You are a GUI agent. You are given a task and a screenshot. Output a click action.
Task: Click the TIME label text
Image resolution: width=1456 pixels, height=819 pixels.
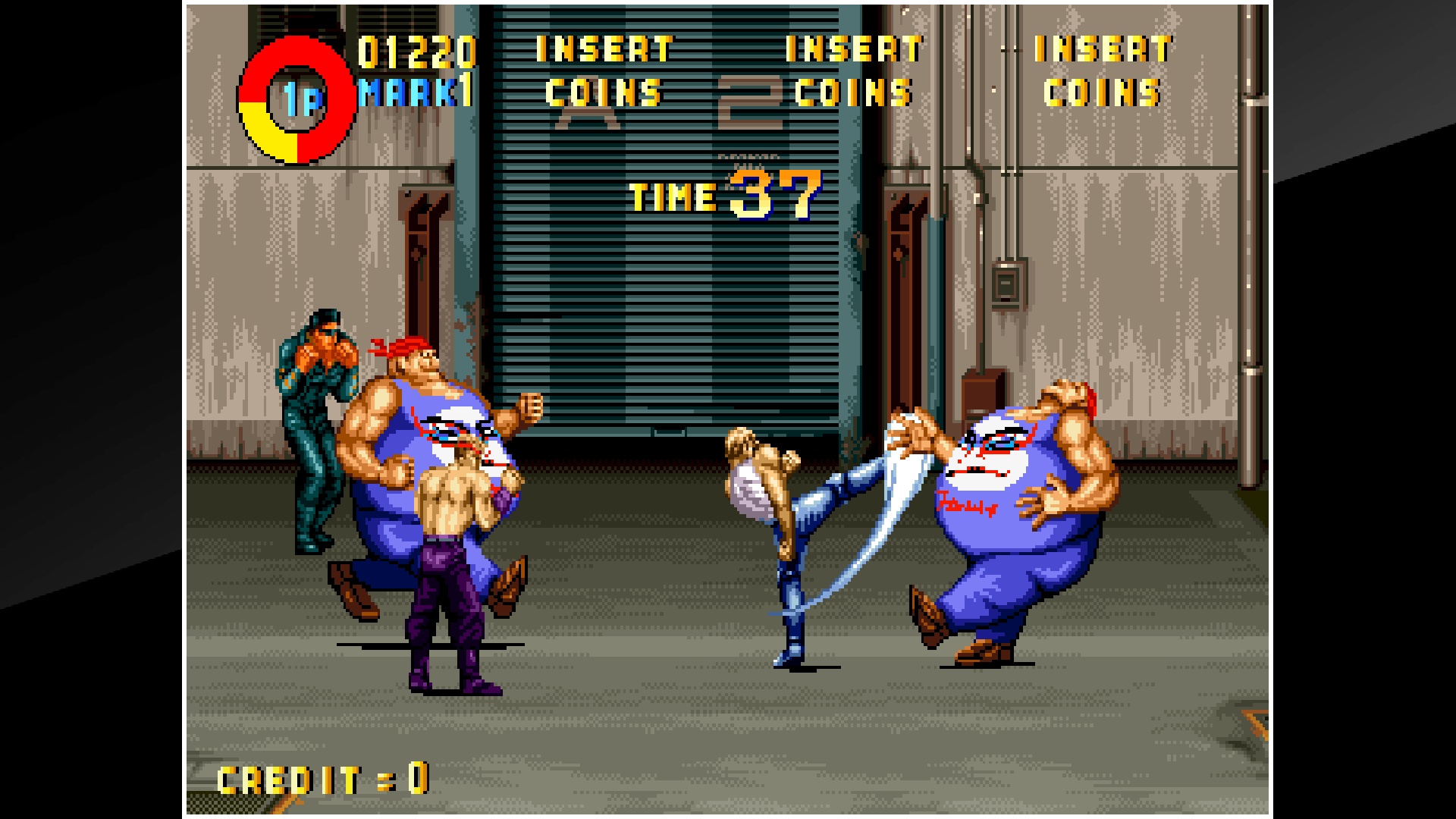(x=671, y=197)
